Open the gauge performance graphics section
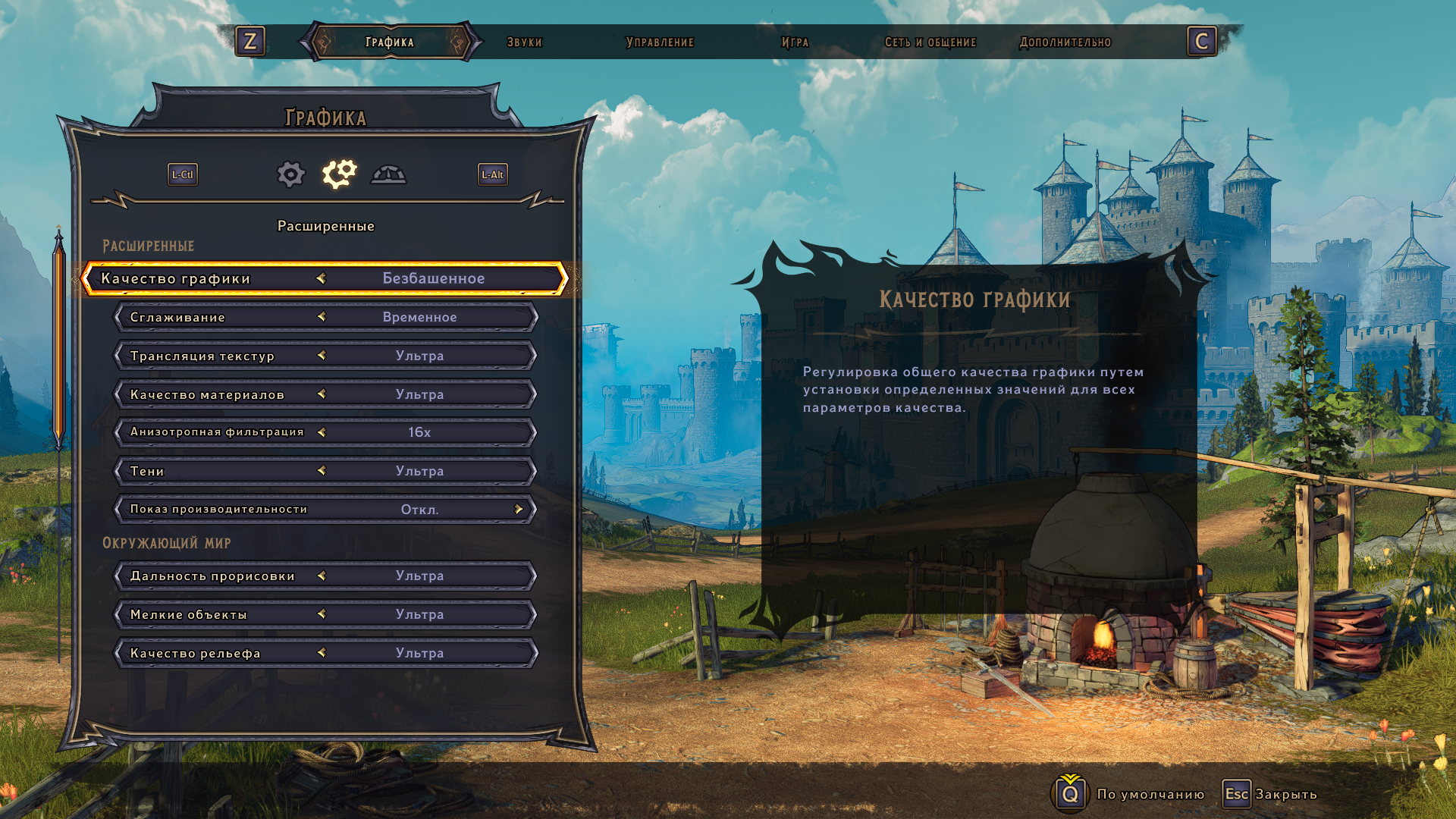Screen dimensions: 1456x819 click(x=388, y=175)
